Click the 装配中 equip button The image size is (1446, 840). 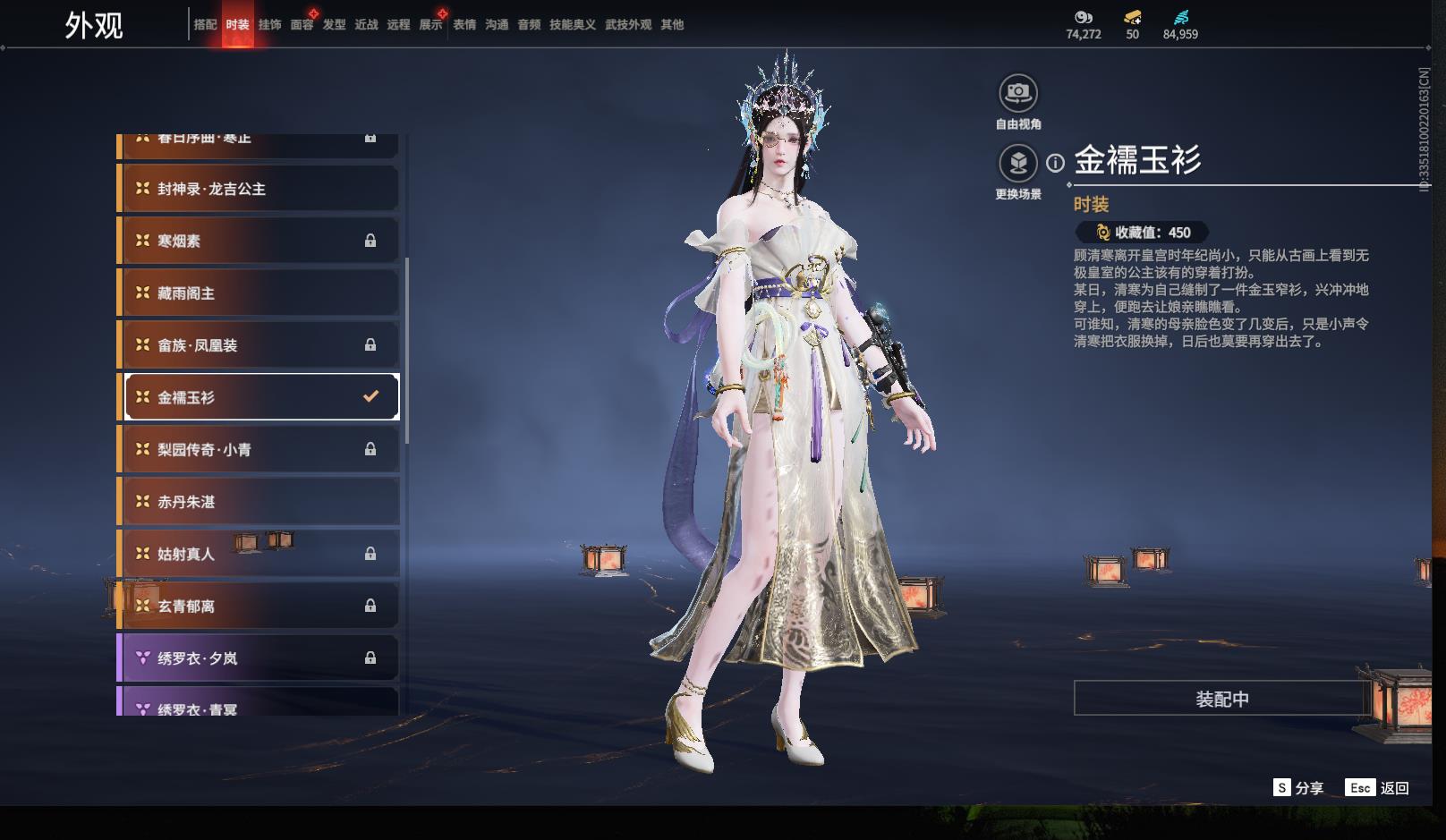[x=1221, y=699]
